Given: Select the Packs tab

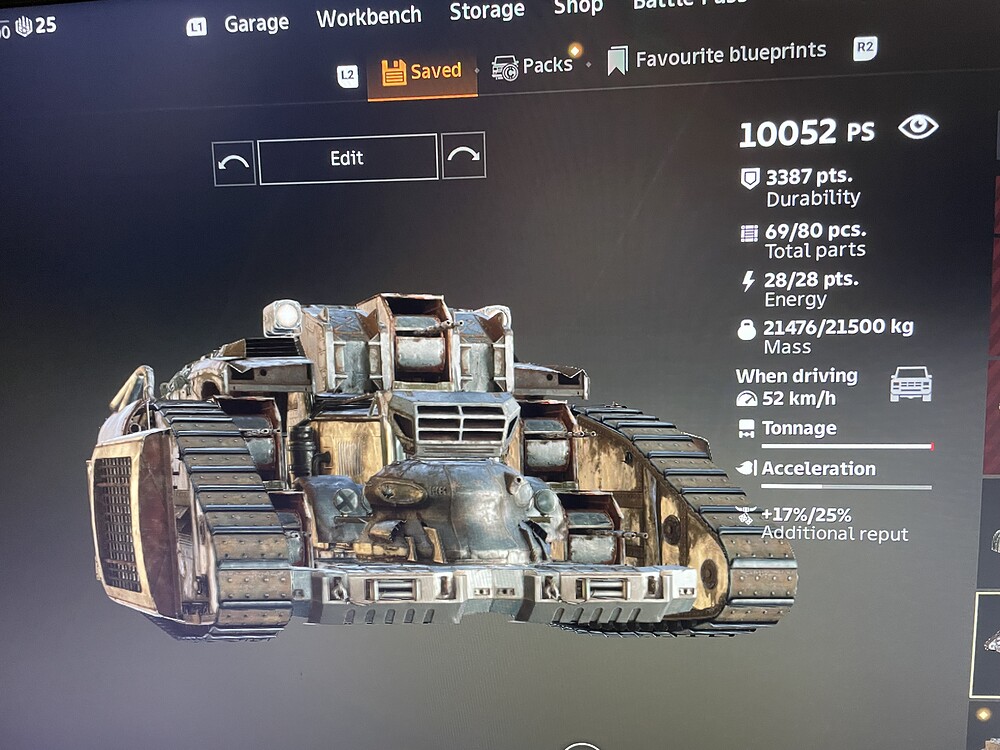Looking at the screenshot, I should [x=533, y=66].
